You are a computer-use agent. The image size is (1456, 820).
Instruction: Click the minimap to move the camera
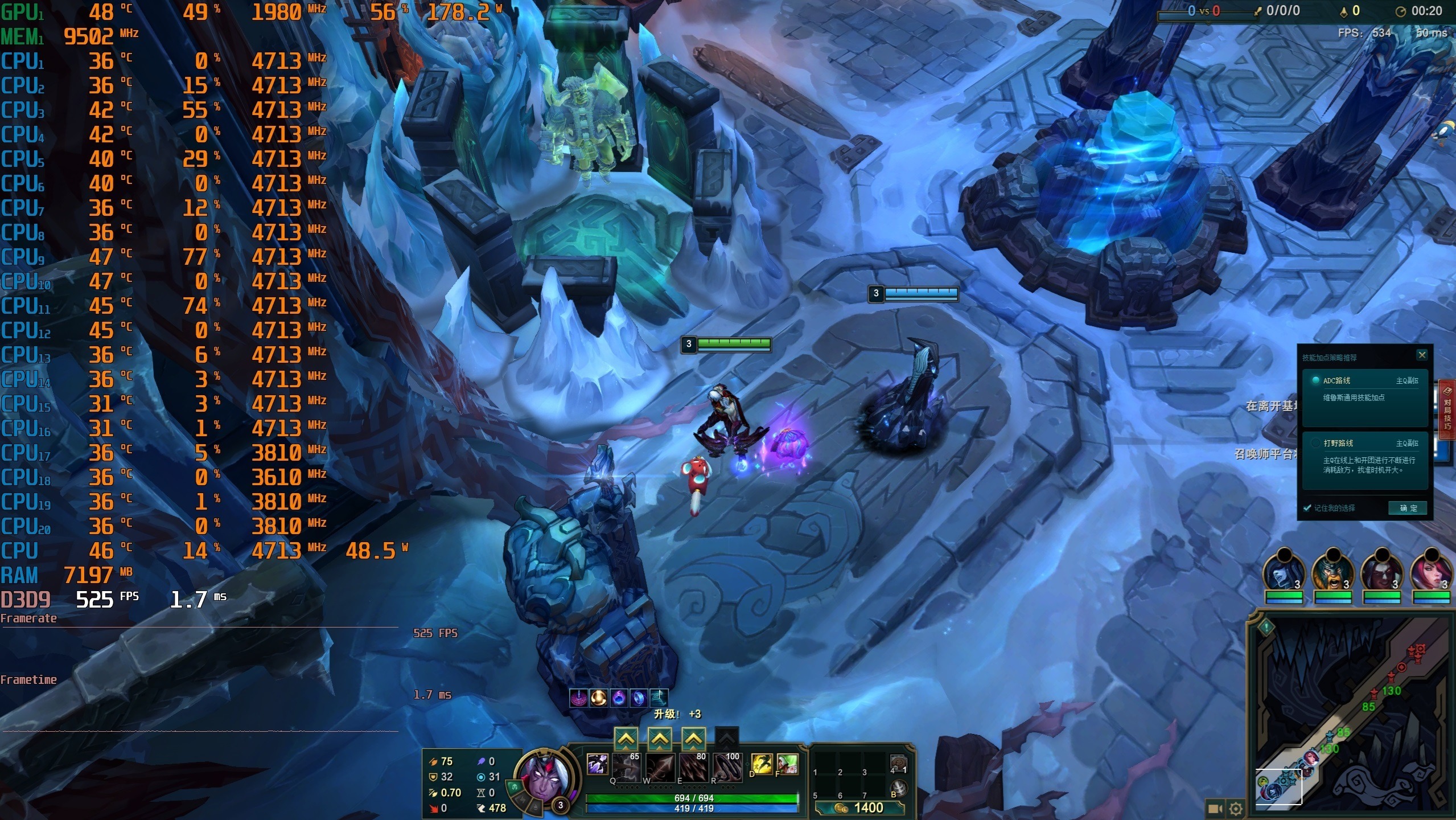coord(1349,712)
